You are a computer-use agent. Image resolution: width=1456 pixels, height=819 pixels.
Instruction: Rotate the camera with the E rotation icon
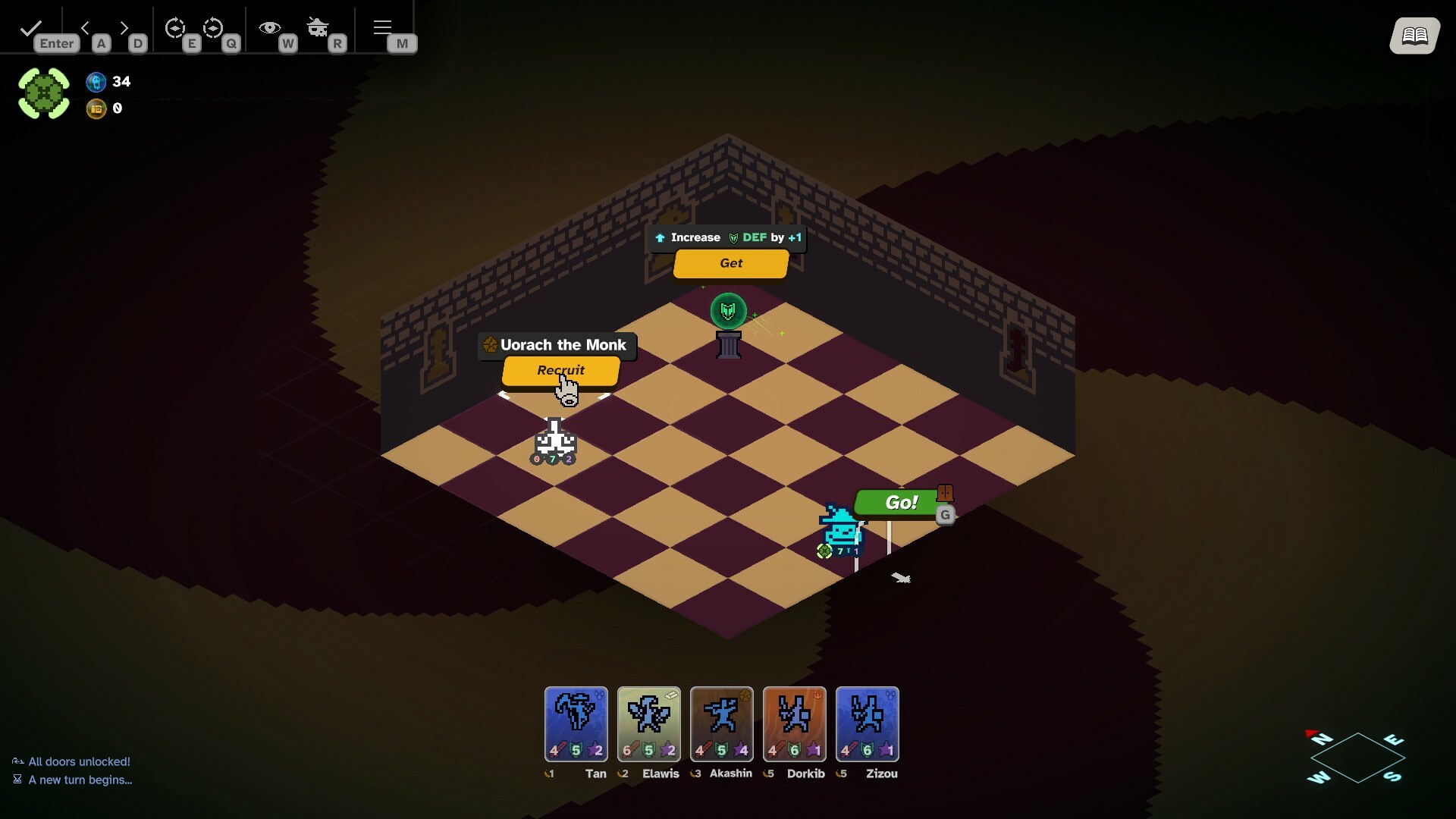pos(176,29)
